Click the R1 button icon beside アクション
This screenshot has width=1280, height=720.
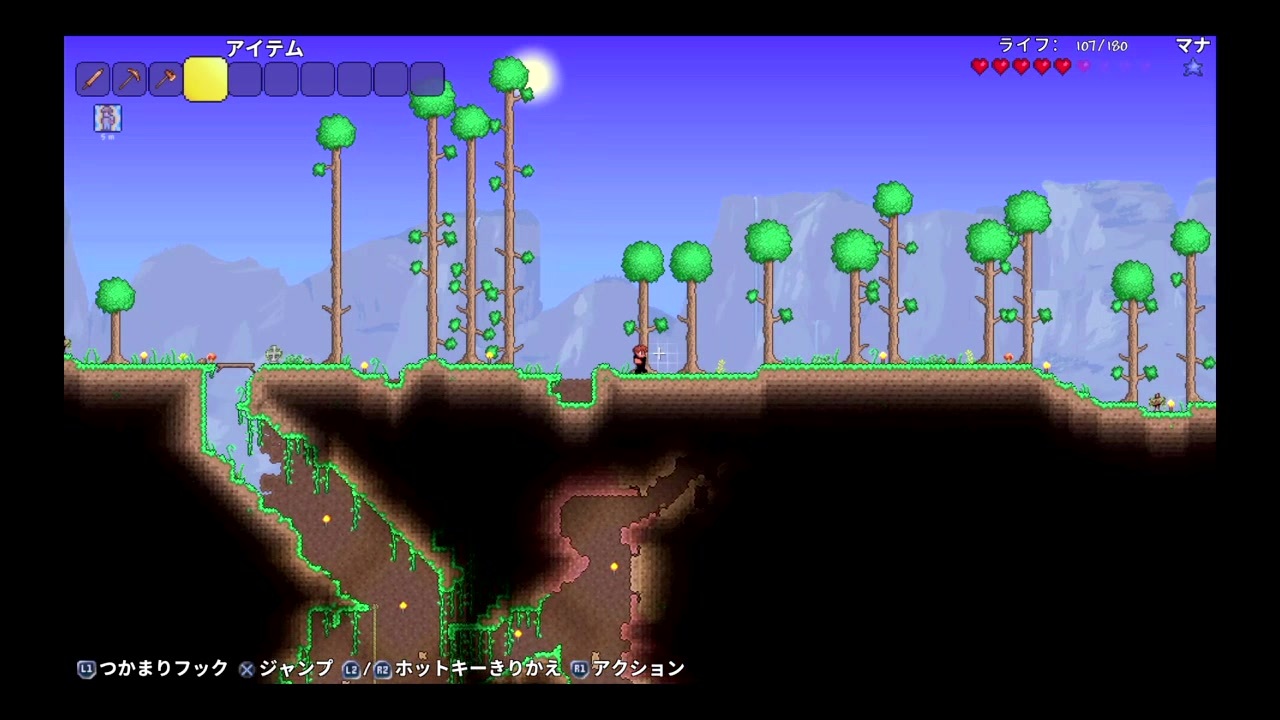pyautogui.click(x=580, y=670)
